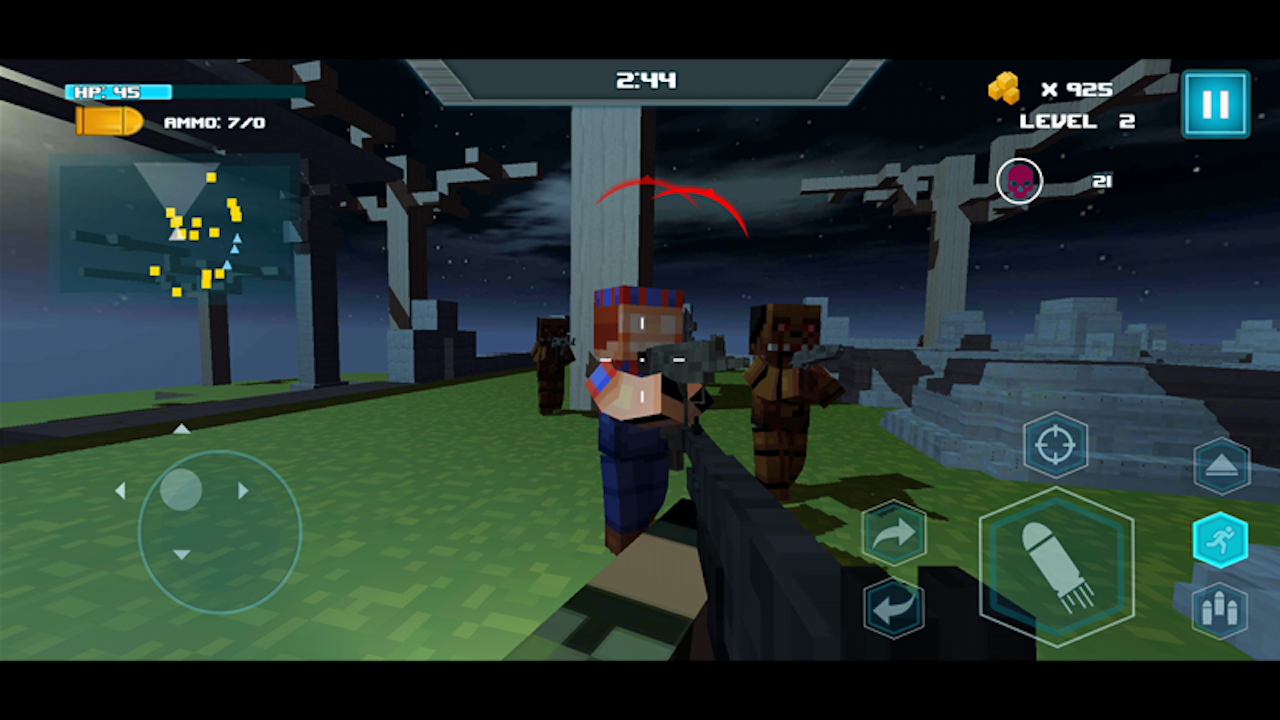Toggle sprint mode with the running man icon
This screenshot has width=1280, height=720.
(1221, 540)
